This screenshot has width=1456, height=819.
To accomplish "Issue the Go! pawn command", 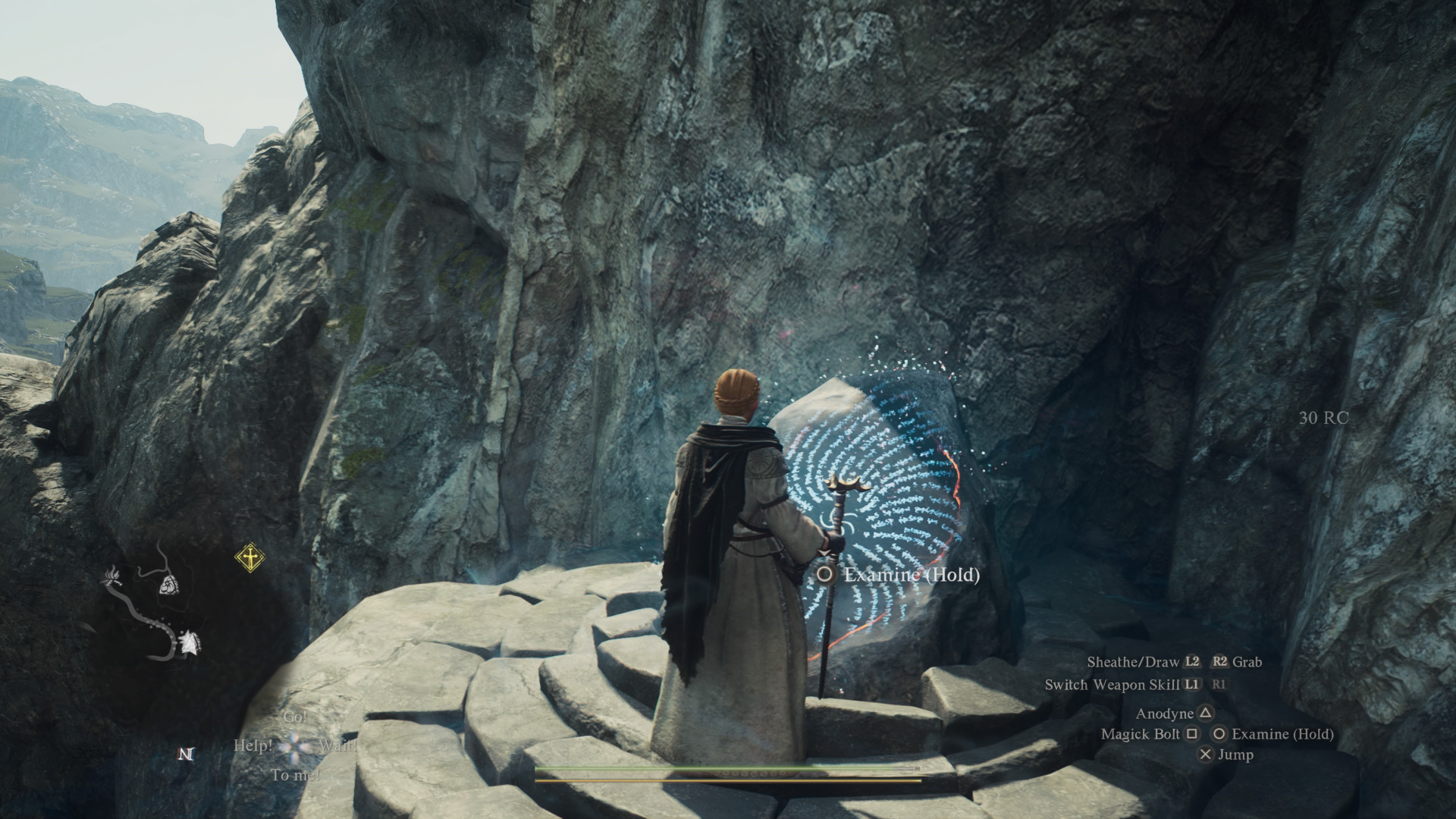I will pos(295,717).
